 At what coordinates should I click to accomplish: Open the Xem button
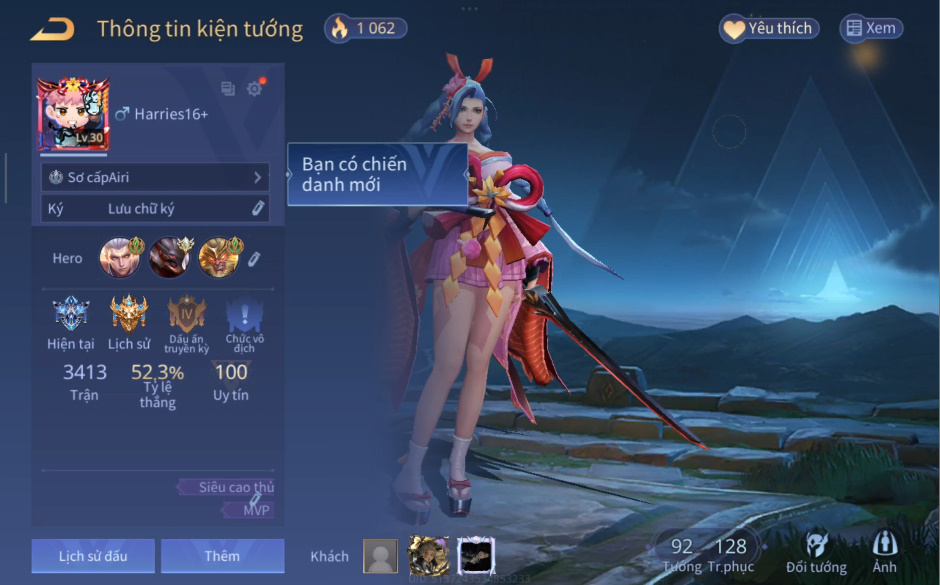tap(870, 29)
